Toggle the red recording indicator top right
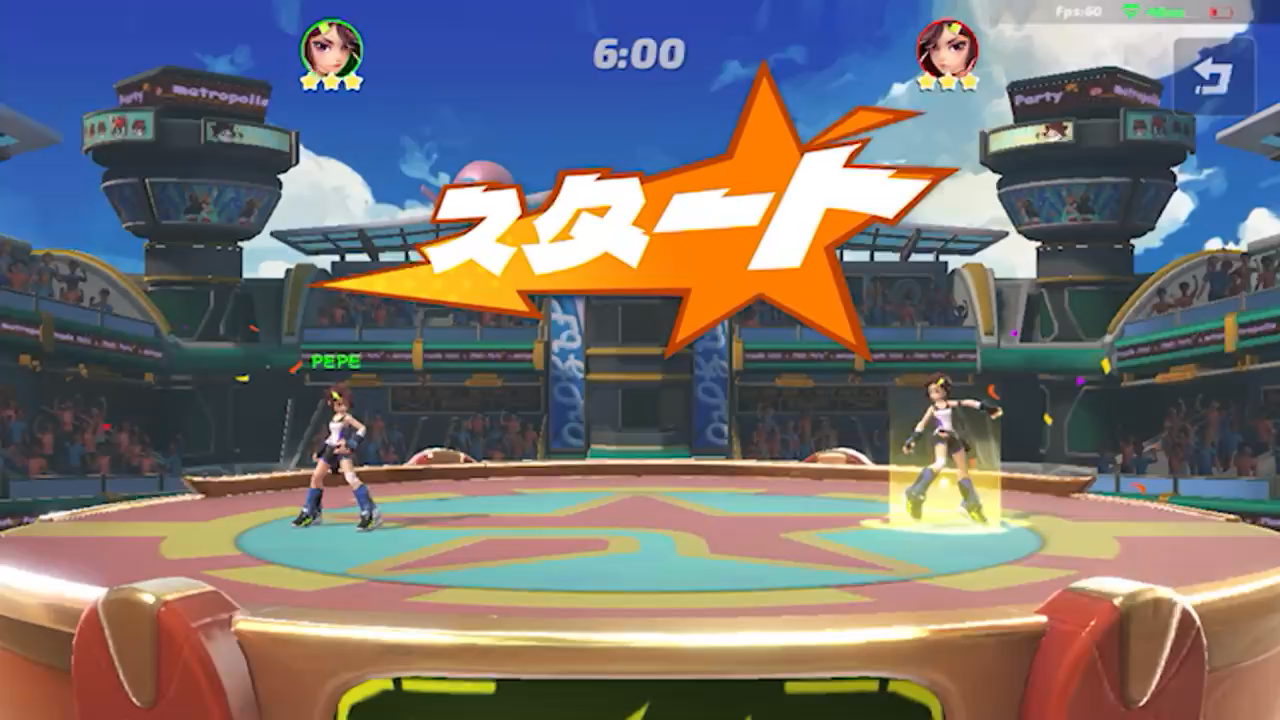 pyautogui.click(x=1221, y=12)
